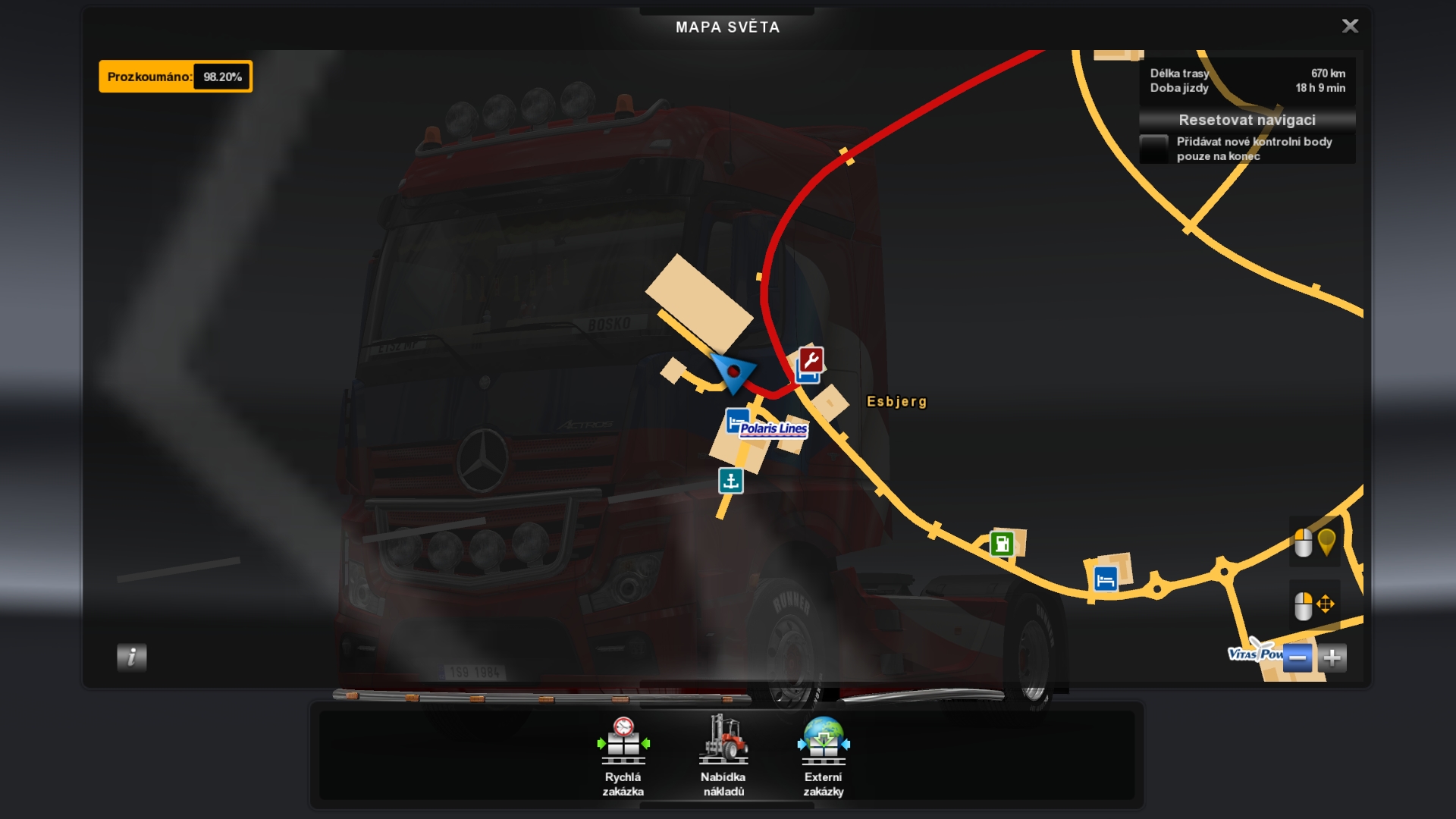Select the repair service wrench marker

pyautogui.click(x=811, y=359)
